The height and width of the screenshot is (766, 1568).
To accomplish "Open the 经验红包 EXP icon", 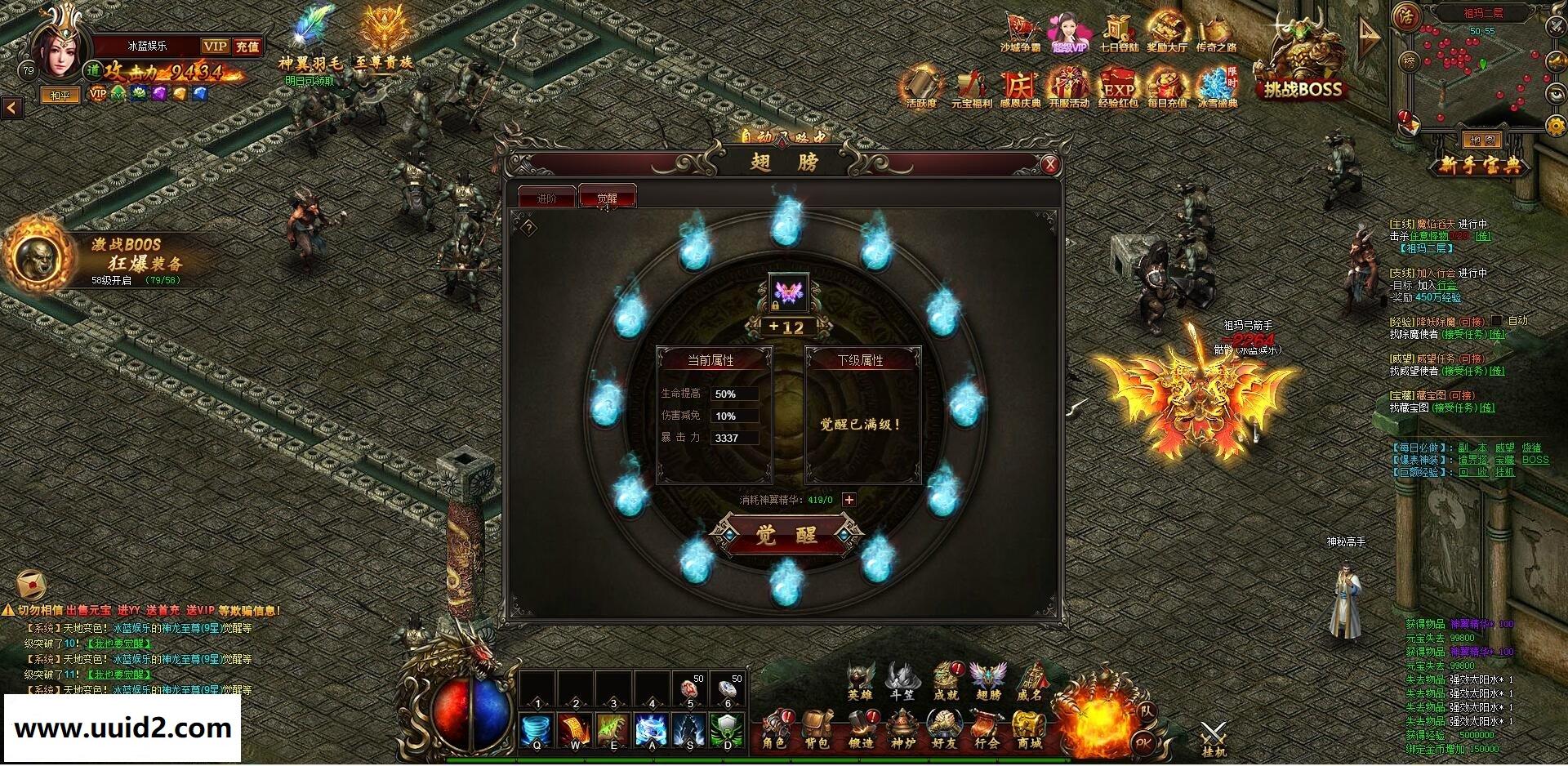I will pyautogui.click(x=1118, y=88).
